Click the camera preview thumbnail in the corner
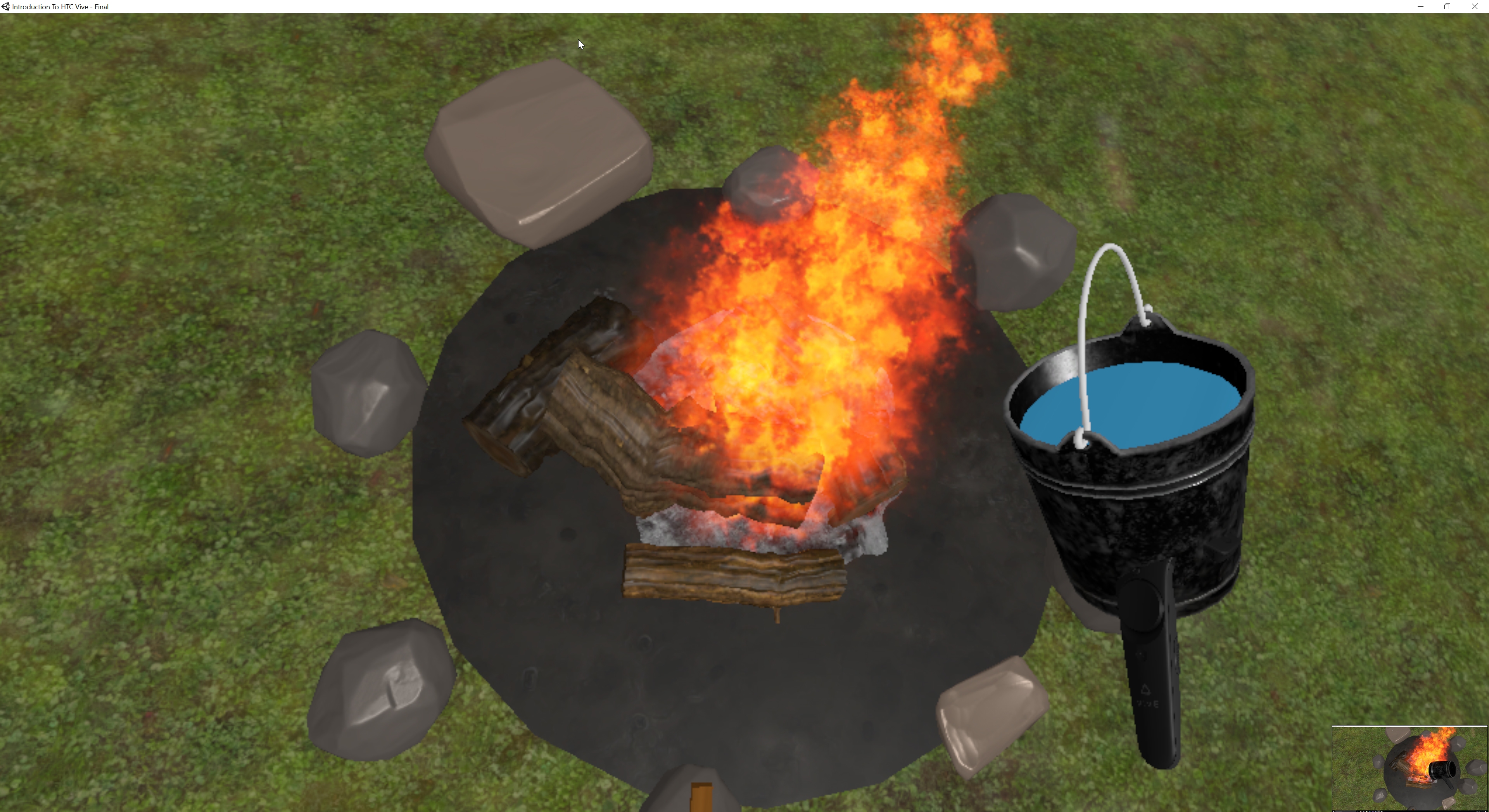This screenshot has width=1489, height=812. (1410, 769)
